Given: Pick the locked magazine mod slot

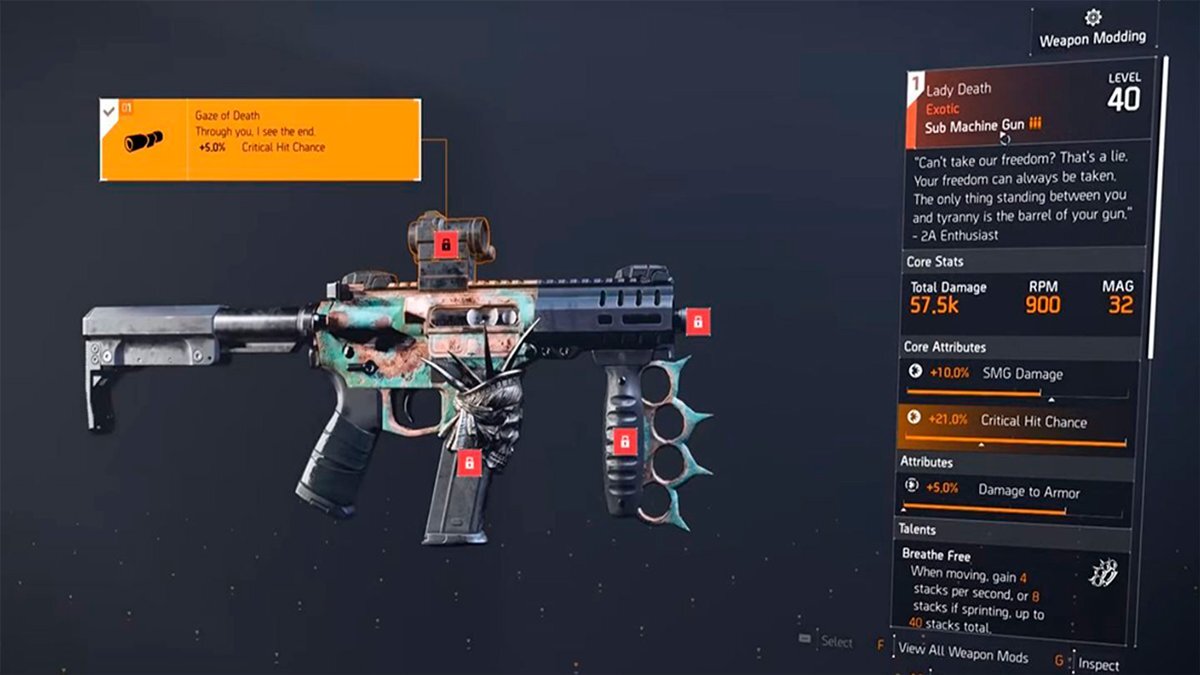Looking at the screenshot, I should click(x=468, y=462).
